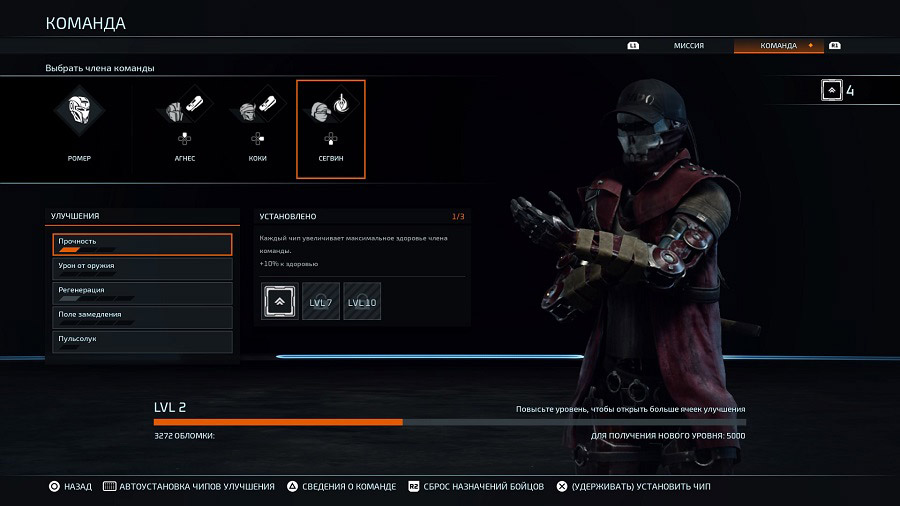900x506 pixels.
Task: Select team member Сегвин
Action: tap(331, 129)
